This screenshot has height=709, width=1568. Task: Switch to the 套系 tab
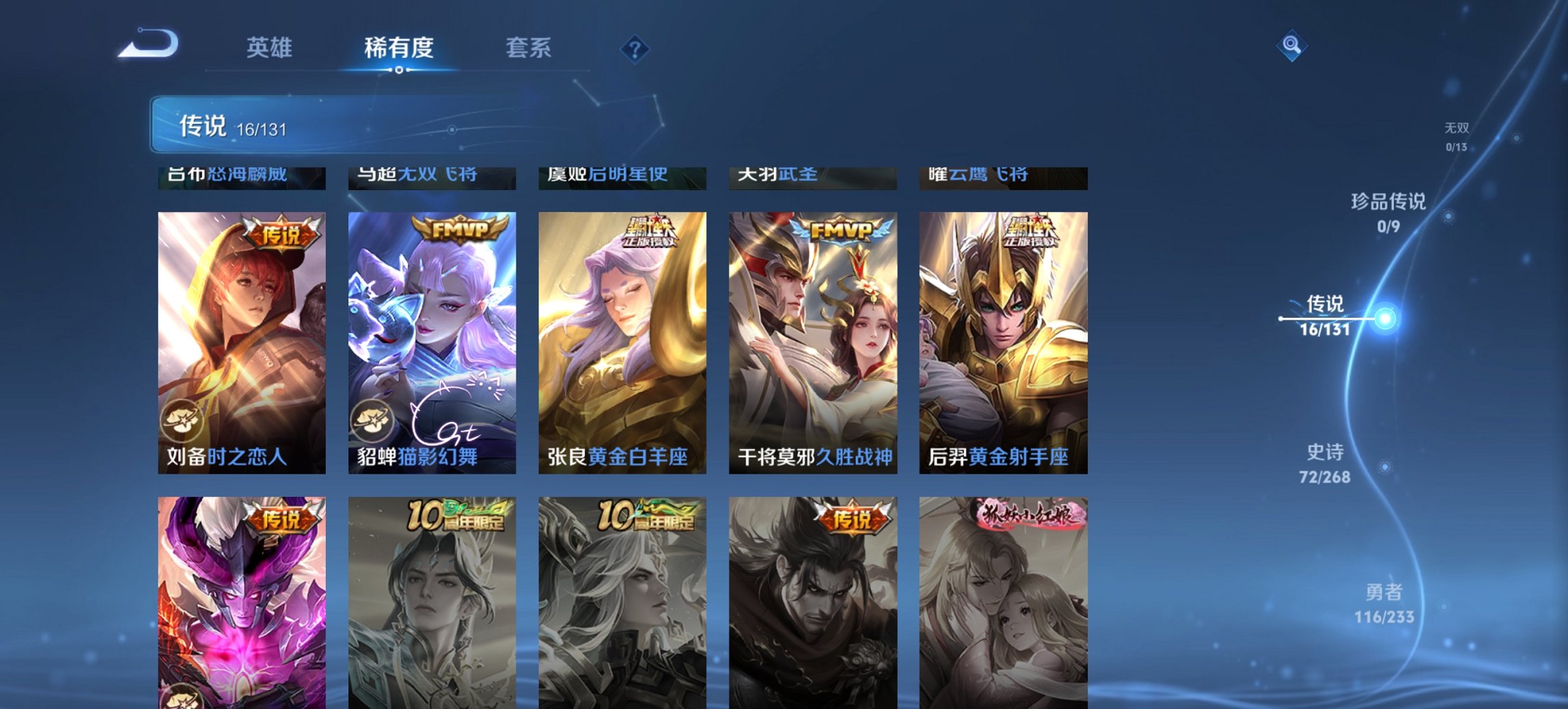pyautogui.click(x=529, y=48)
